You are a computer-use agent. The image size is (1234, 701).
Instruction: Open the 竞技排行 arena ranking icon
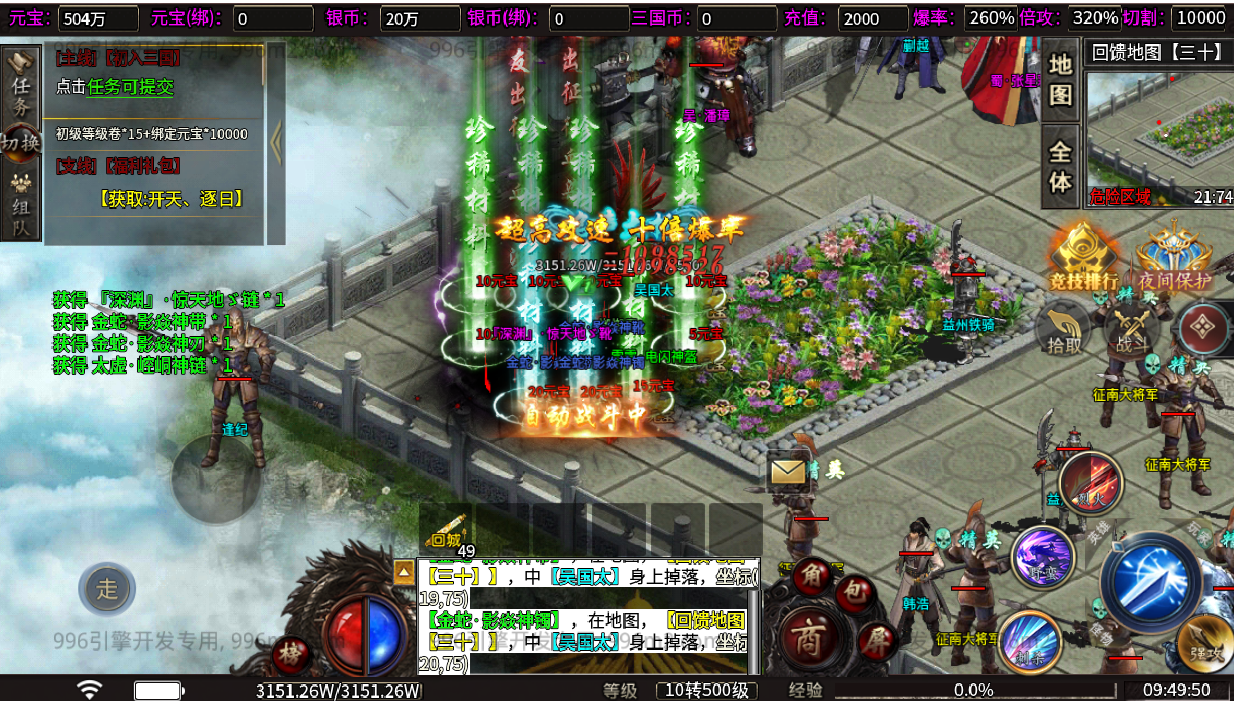pyautogui.click(x=1083, y=257)
